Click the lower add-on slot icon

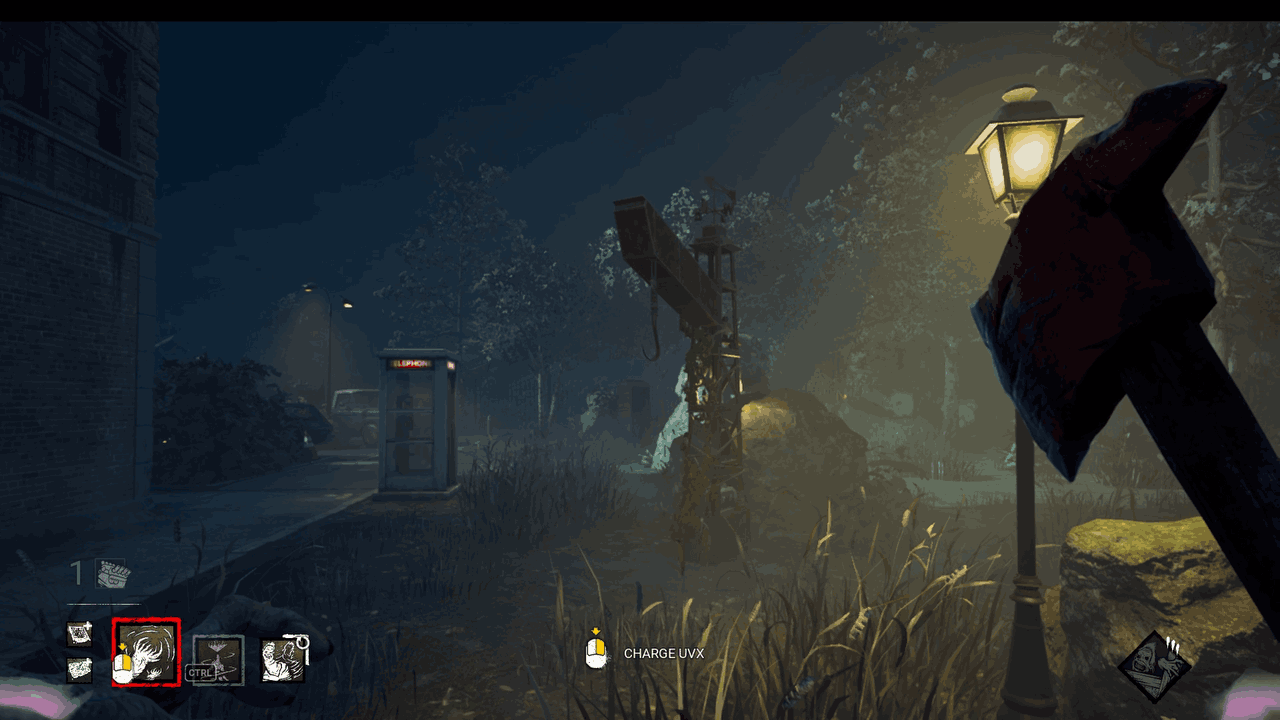(79, 669)
